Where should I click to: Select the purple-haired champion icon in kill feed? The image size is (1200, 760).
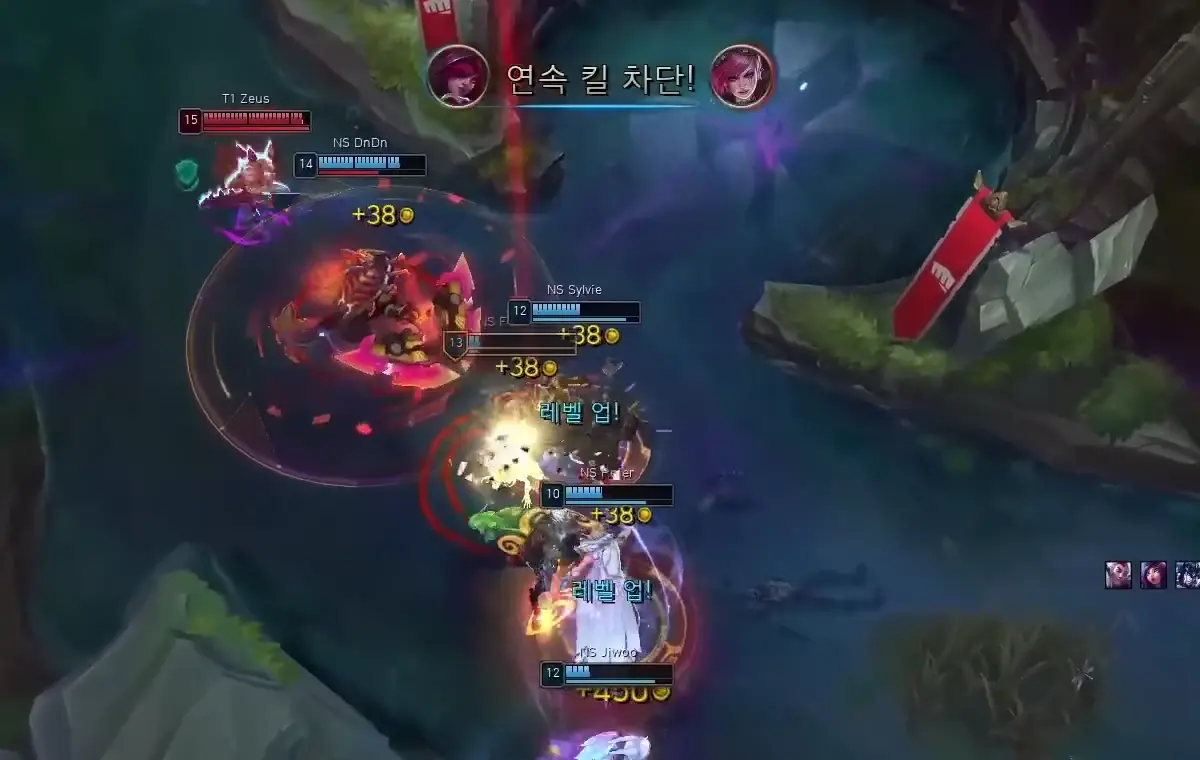coord(1153,575)
